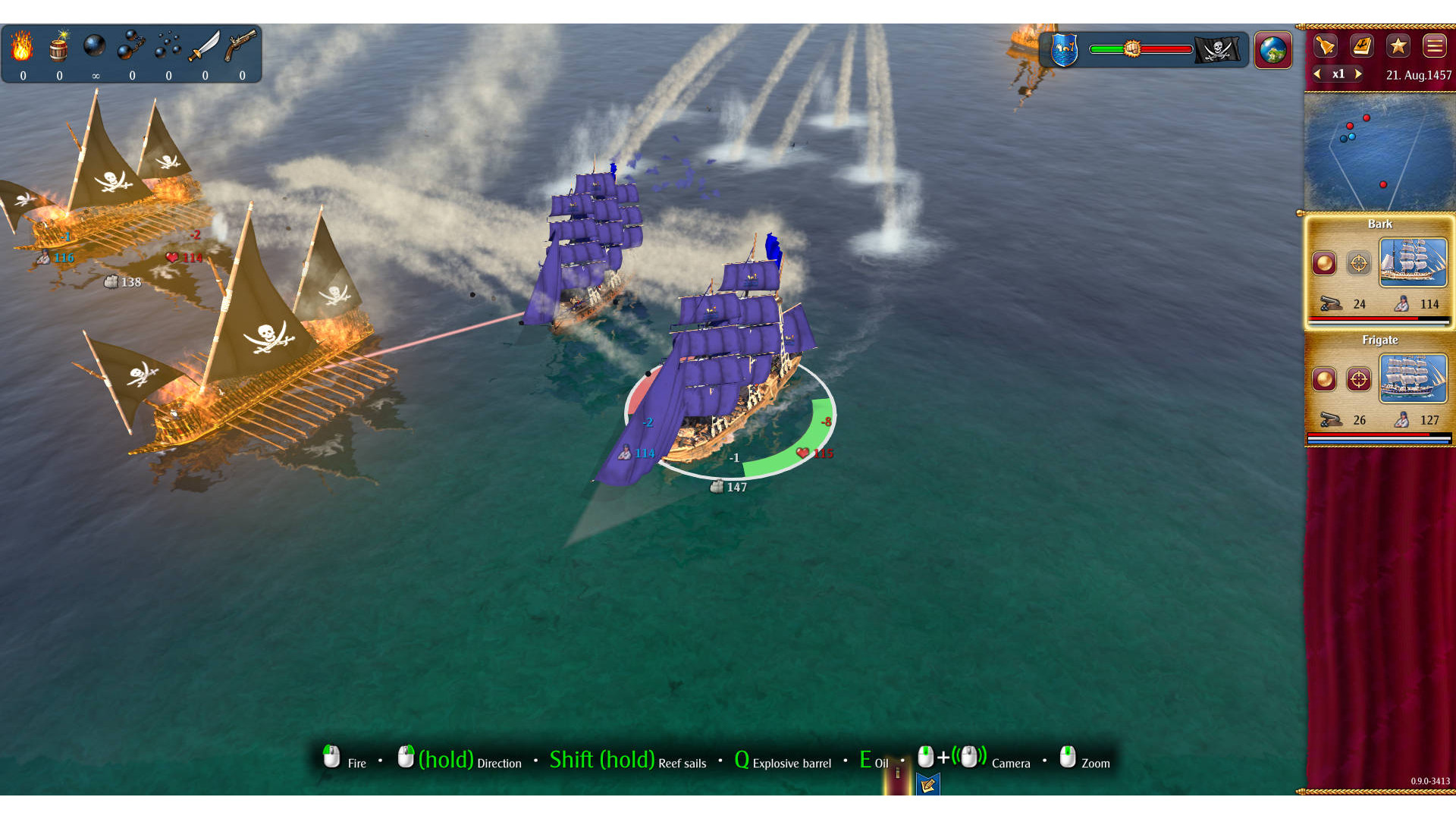Screen dimensions: 1456x819
Task: Click the battle minimap
Action: click(1378, 152)
